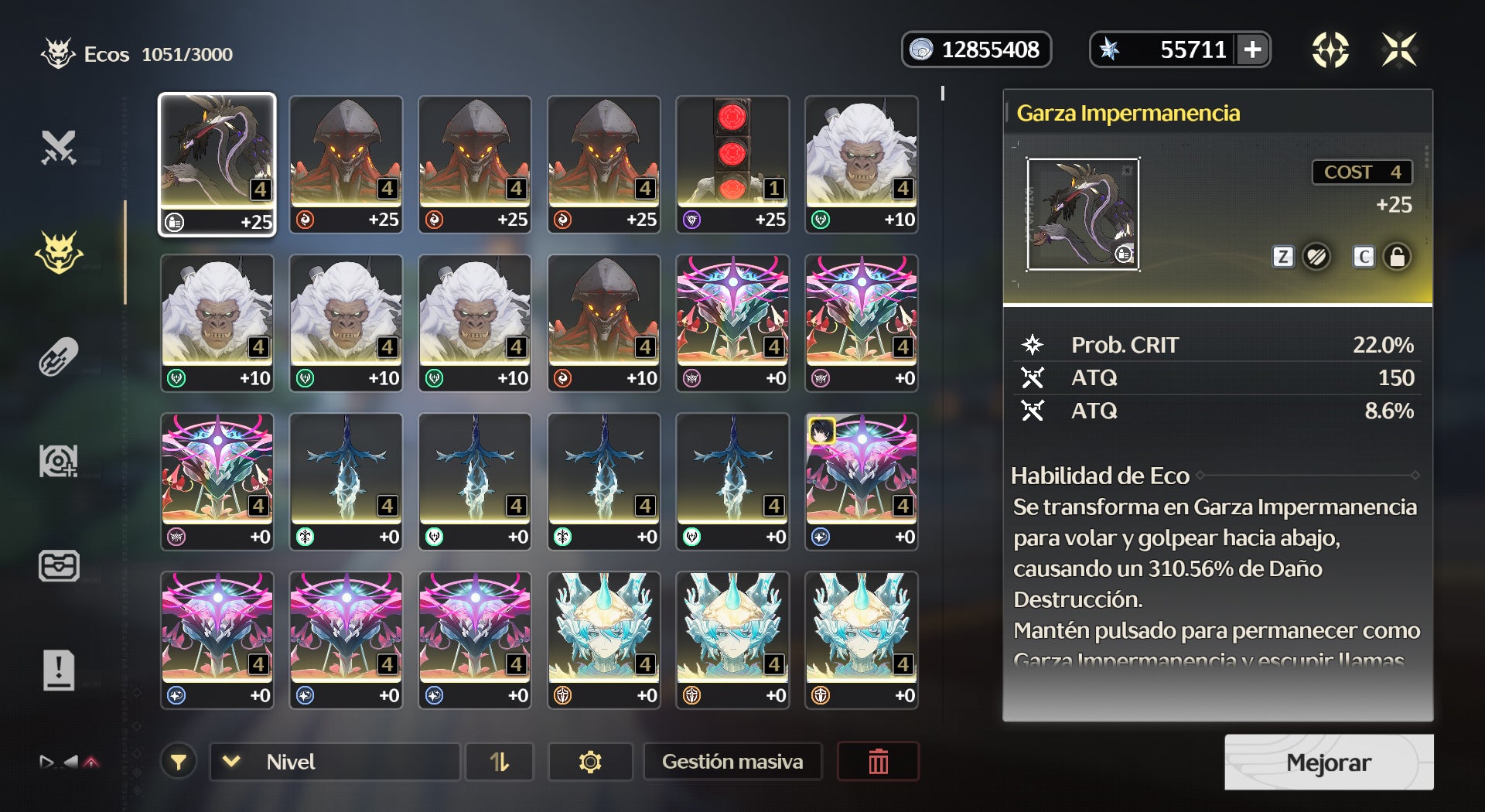Toggle the lock on Garza Impermanencia

[1397, 257]
